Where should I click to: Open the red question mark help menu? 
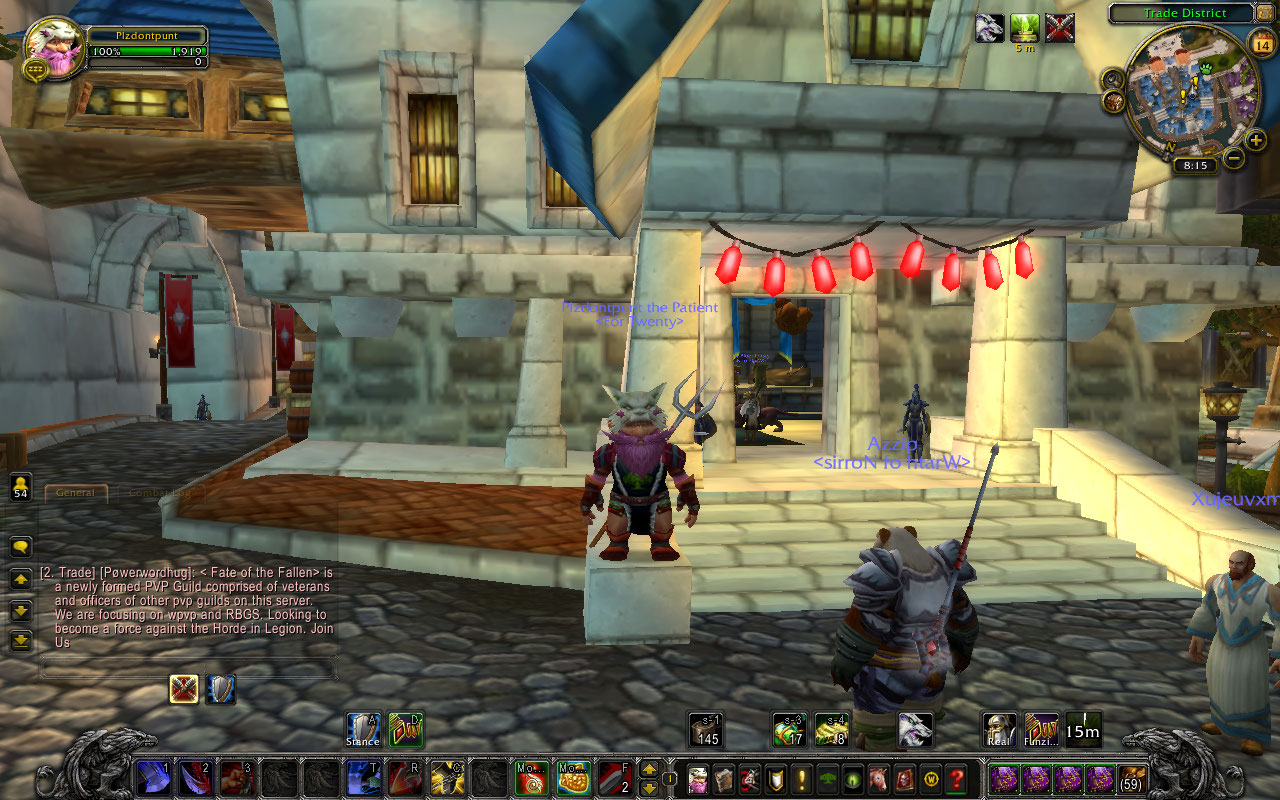pyautogui.click(x=957, y=778)
